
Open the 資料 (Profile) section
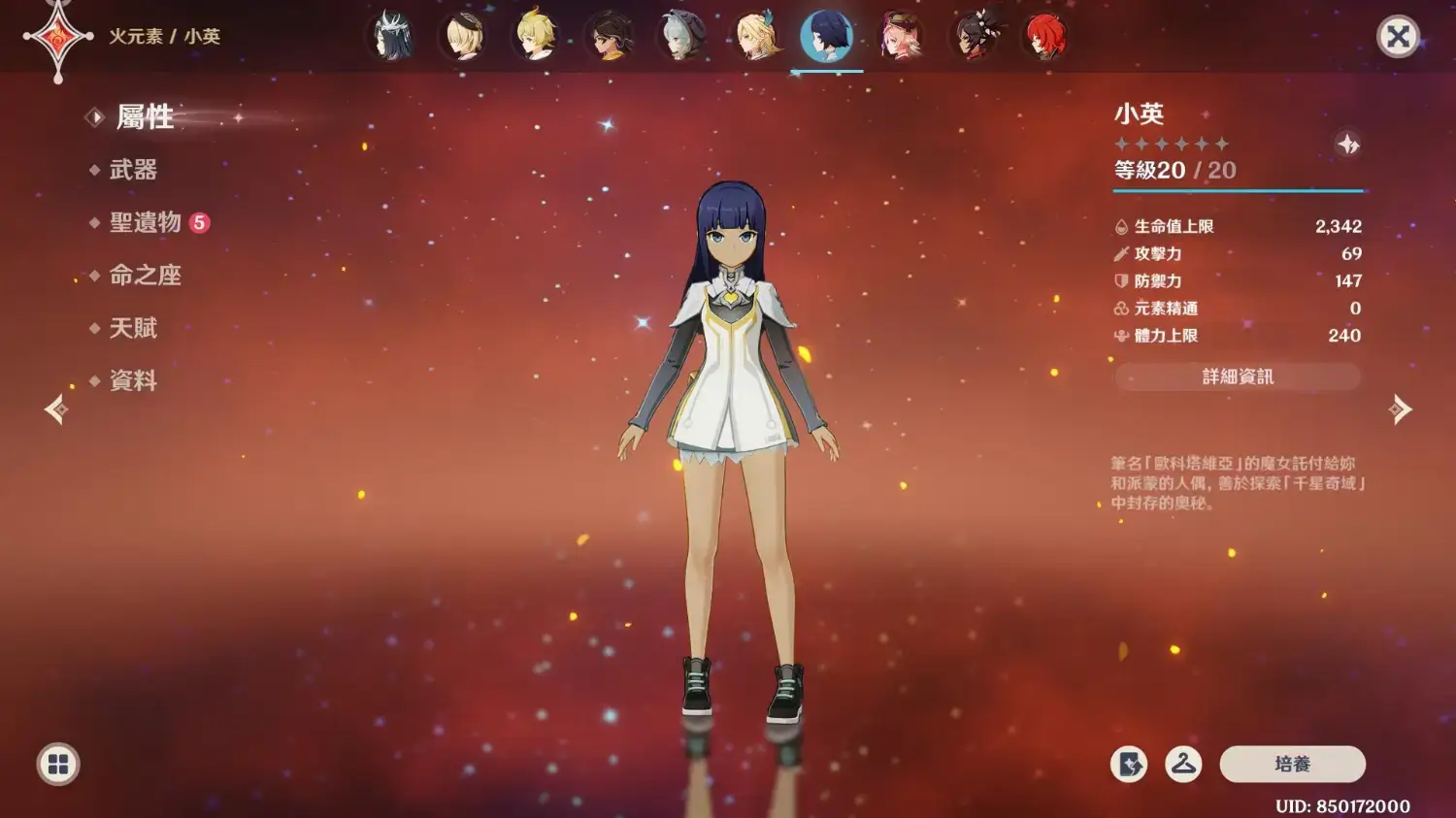(133, 380)
